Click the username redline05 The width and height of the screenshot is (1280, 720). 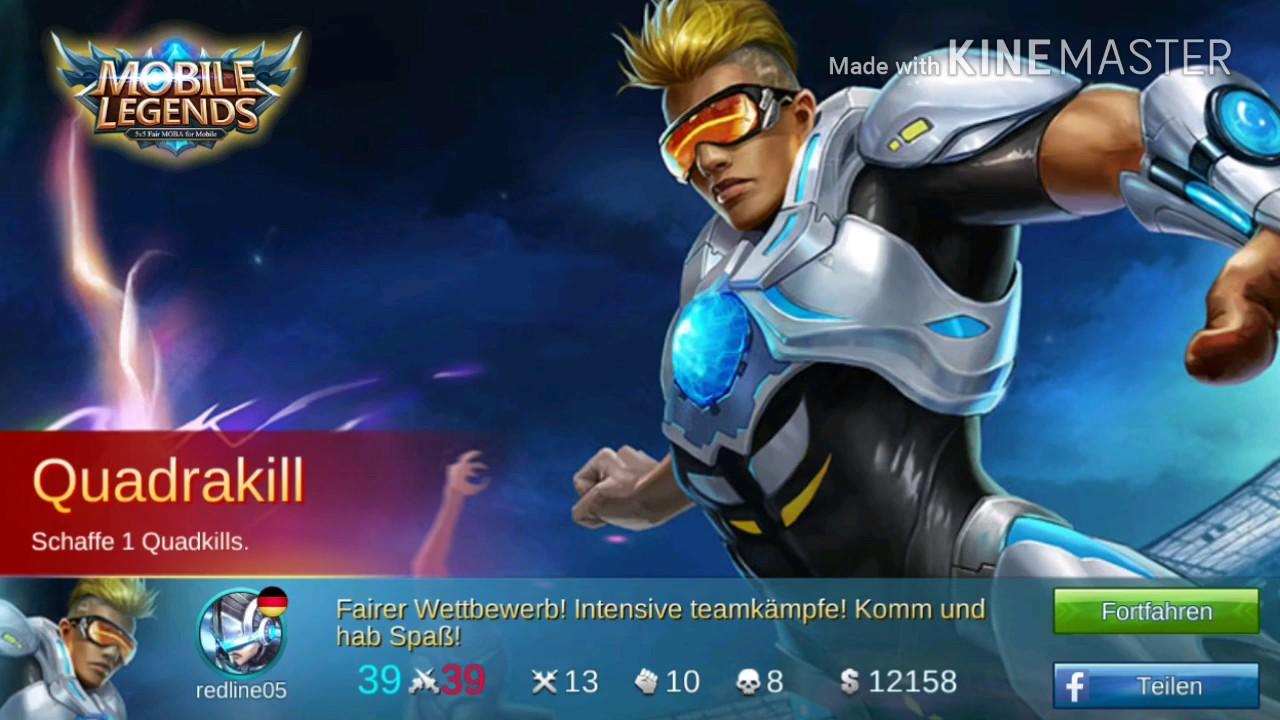point(240,690)
